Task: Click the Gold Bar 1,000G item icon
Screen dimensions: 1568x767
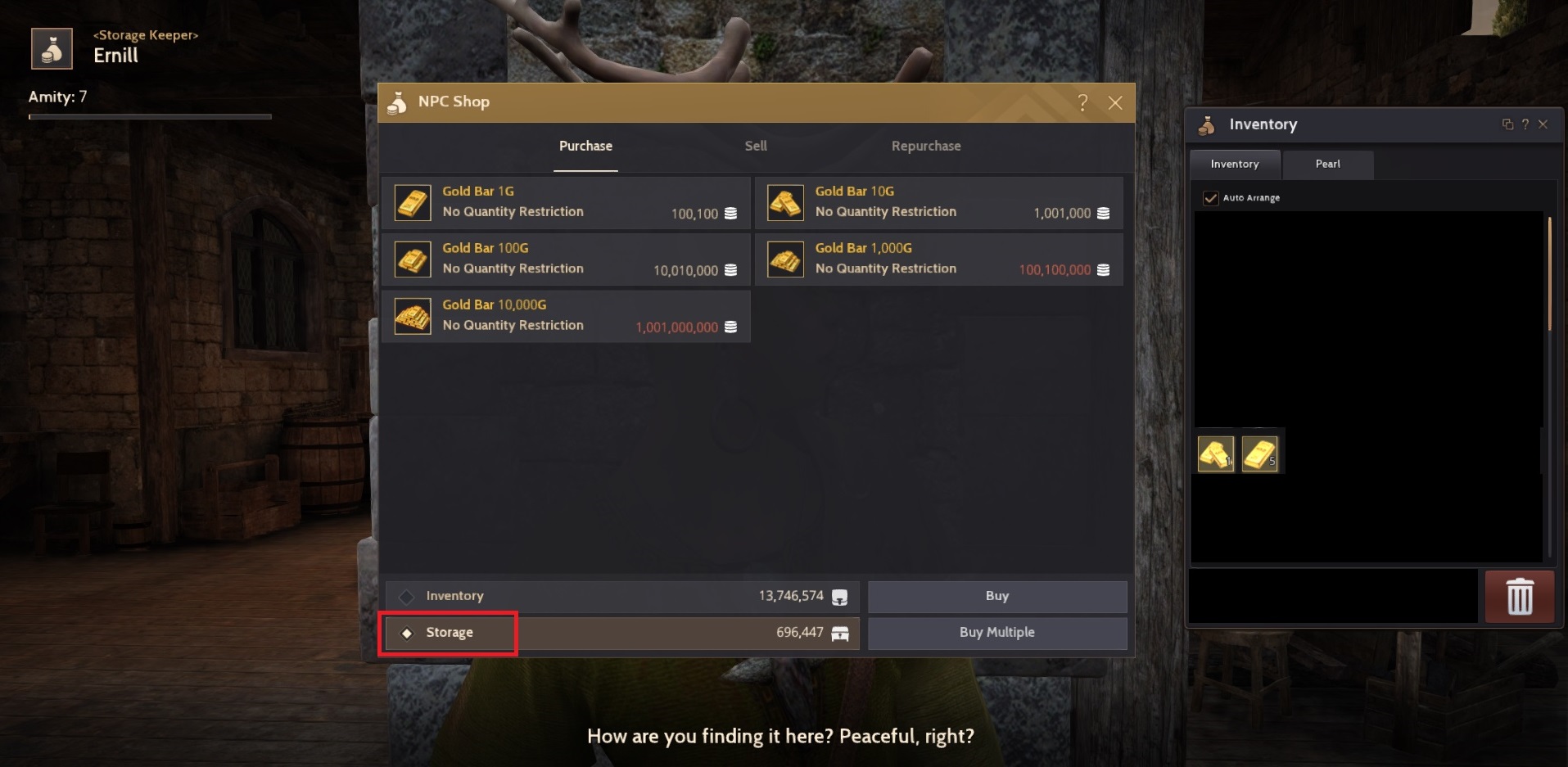Action: 785,259
